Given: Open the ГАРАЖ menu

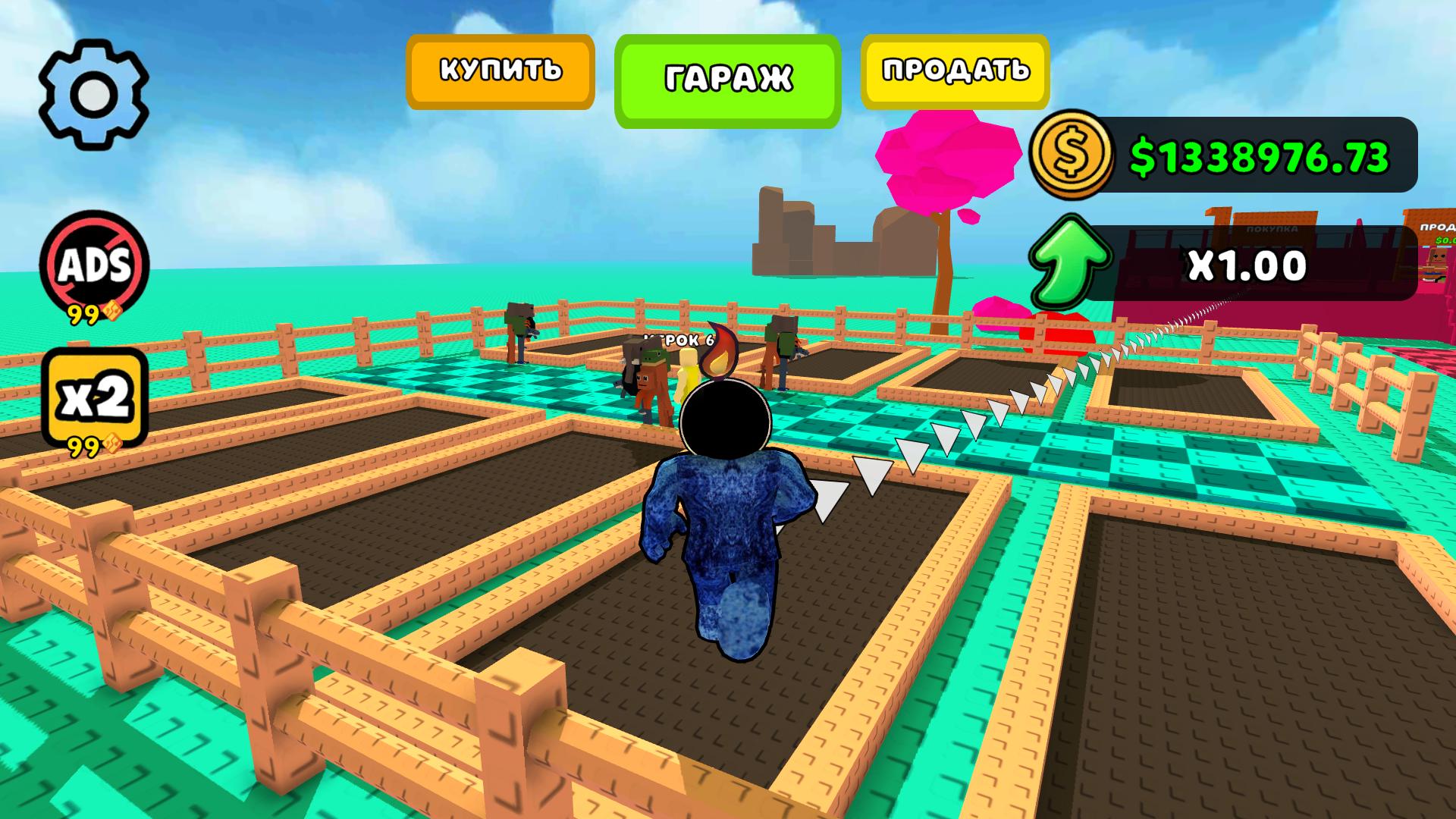Looking at the screenshot, I should [728, 76].
